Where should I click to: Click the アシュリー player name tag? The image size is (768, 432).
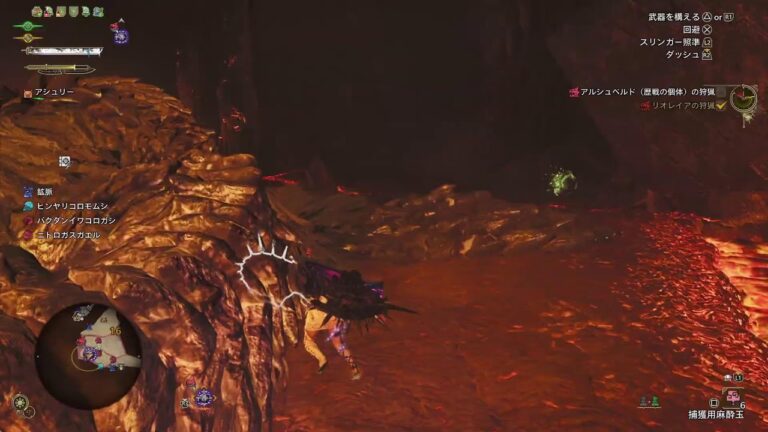[50, 92]
